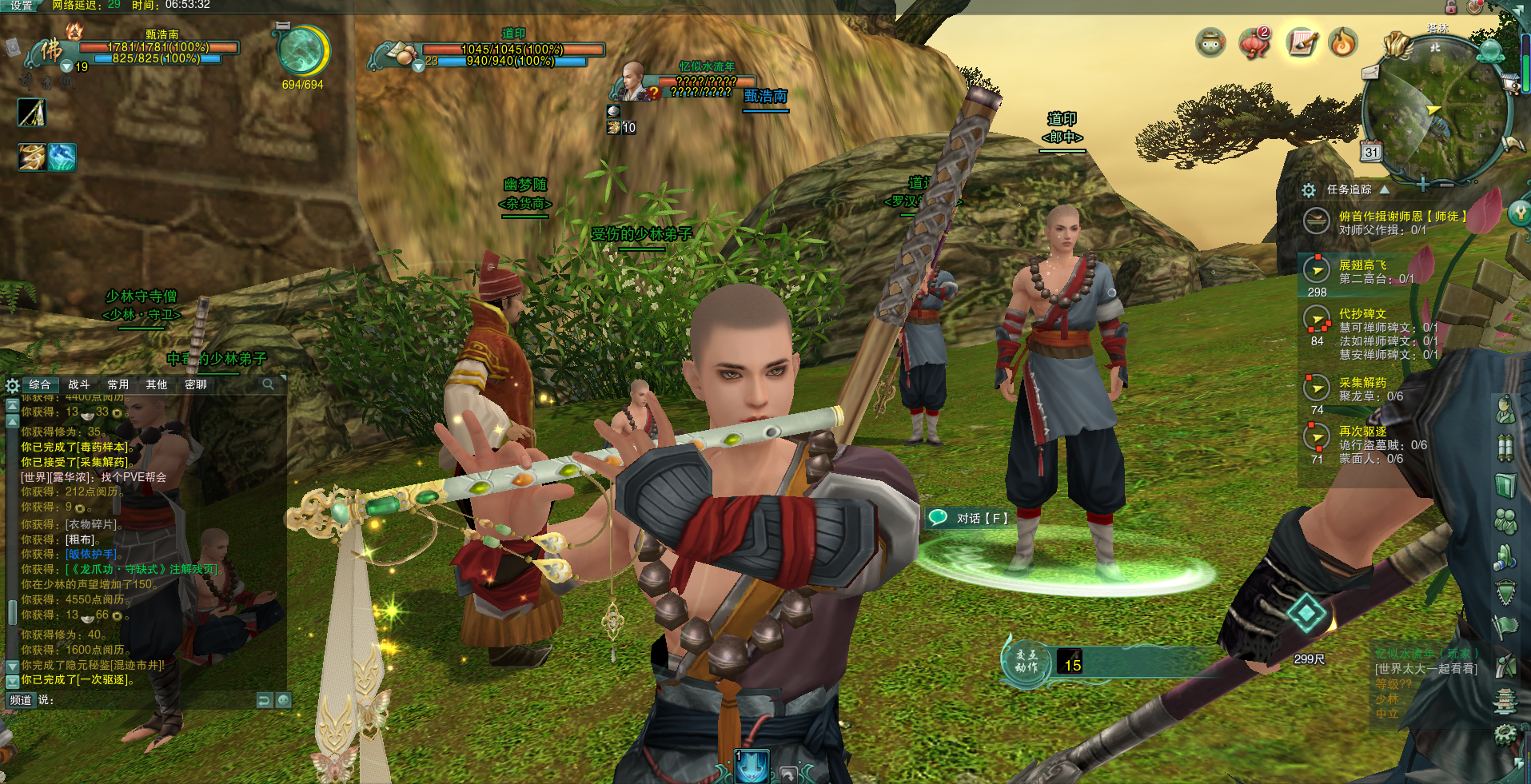
Task: Open the mail envelope by the minimap
Action: (1370, 73)
